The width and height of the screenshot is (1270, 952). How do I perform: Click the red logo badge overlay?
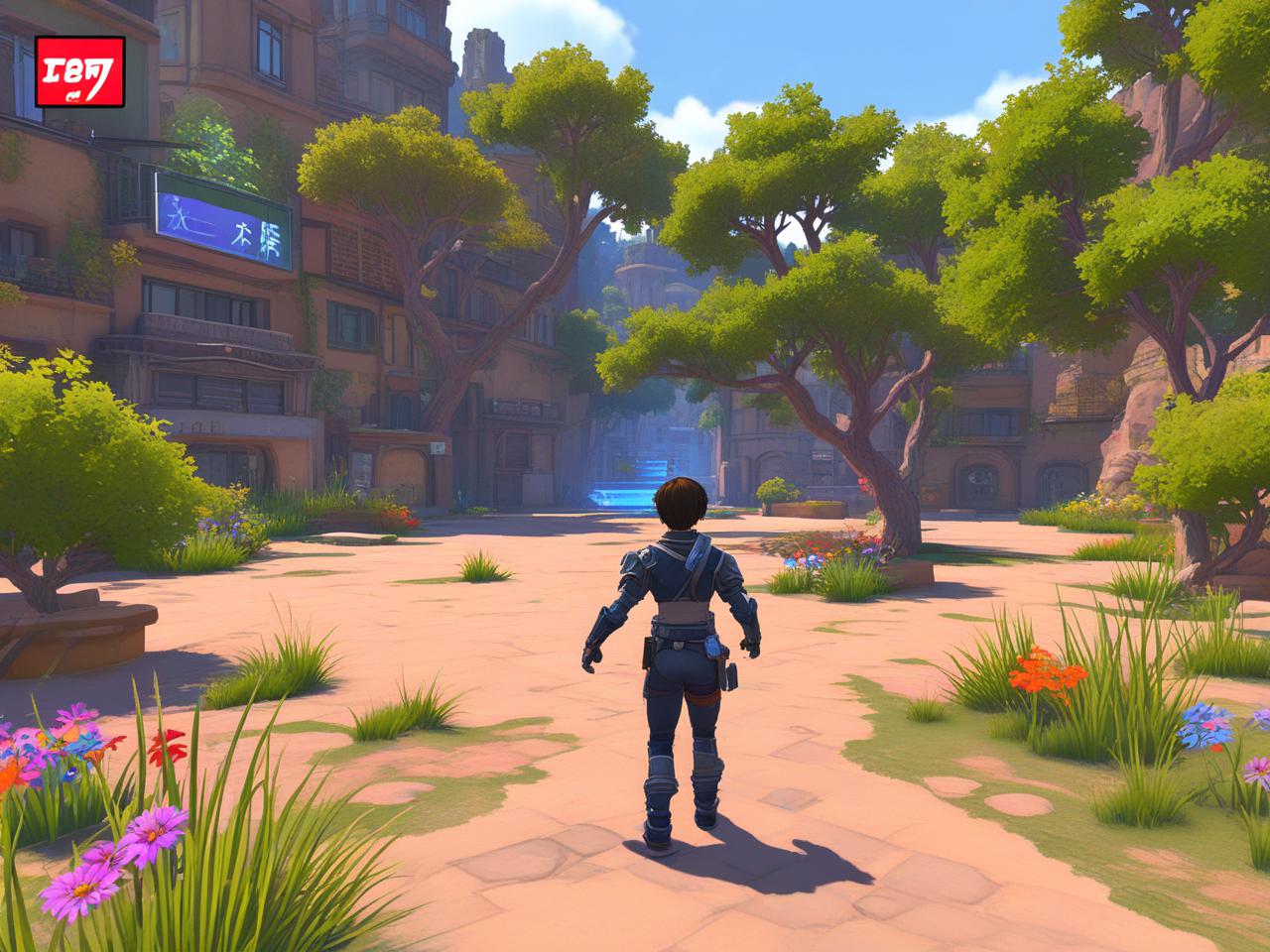[x=79, y=71]
